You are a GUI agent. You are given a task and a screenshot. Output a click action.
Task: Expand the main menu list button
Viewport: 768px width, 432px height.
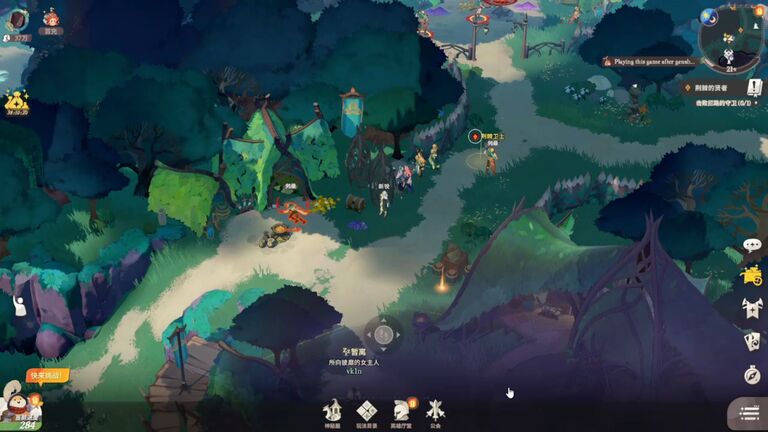[748, 412]
